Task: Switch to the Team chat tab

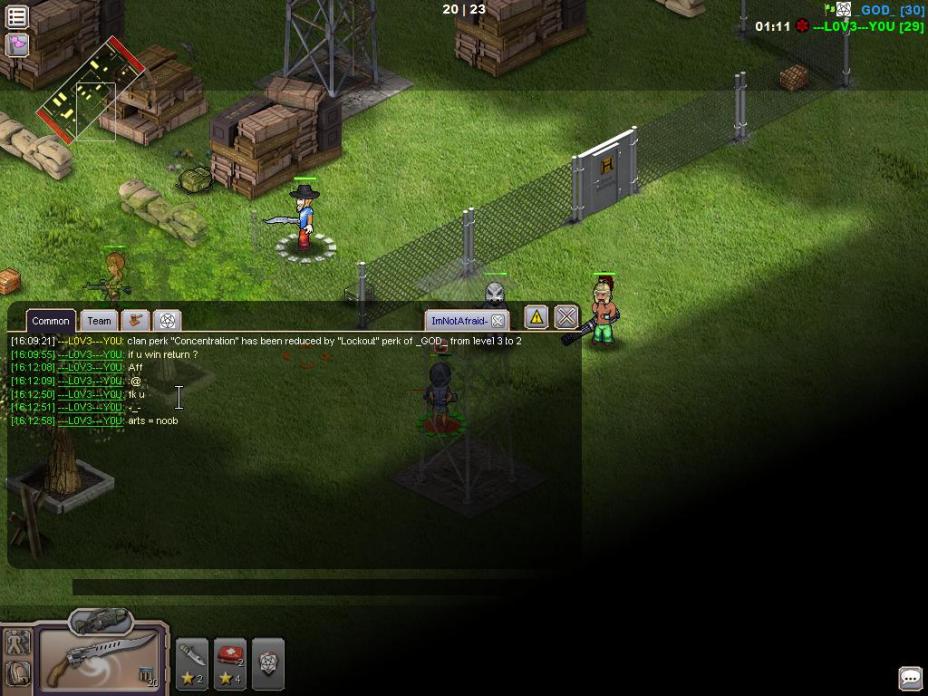Action: pyautogui.click(x=98, y=321)
